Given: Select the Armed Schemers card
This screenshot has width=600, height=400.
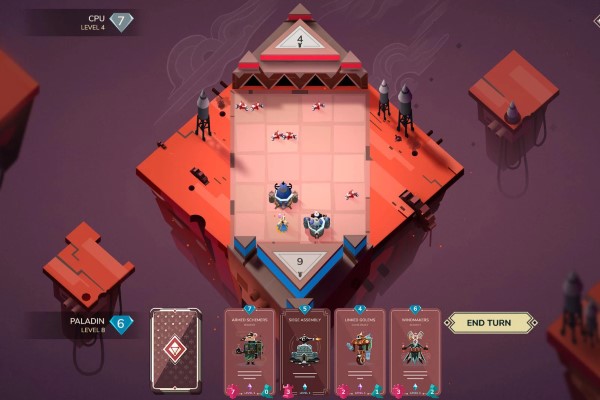Looking at the screenshot, I should tap(251, 350).
